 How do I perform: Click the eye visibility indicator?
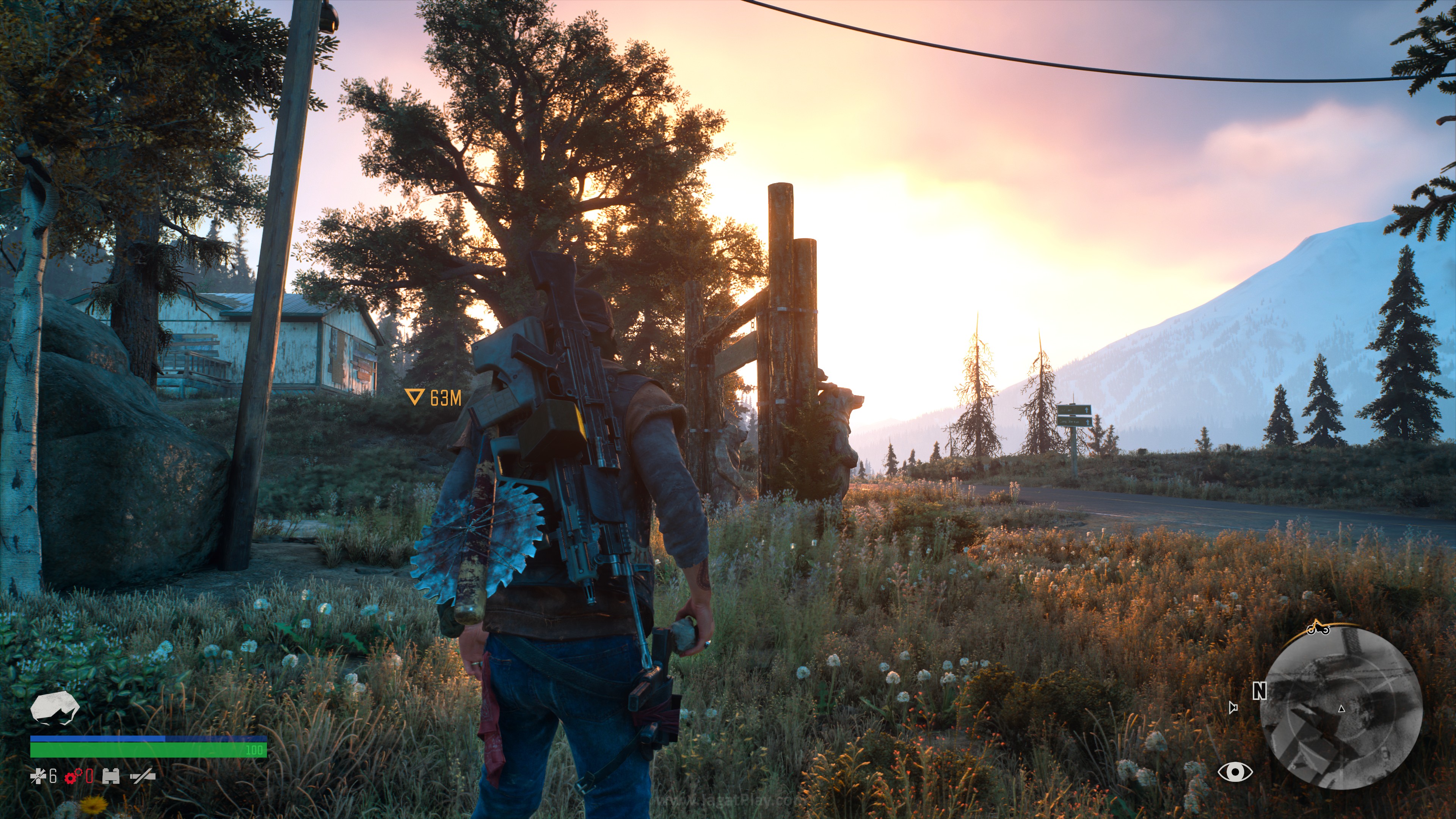[1235, 772]
